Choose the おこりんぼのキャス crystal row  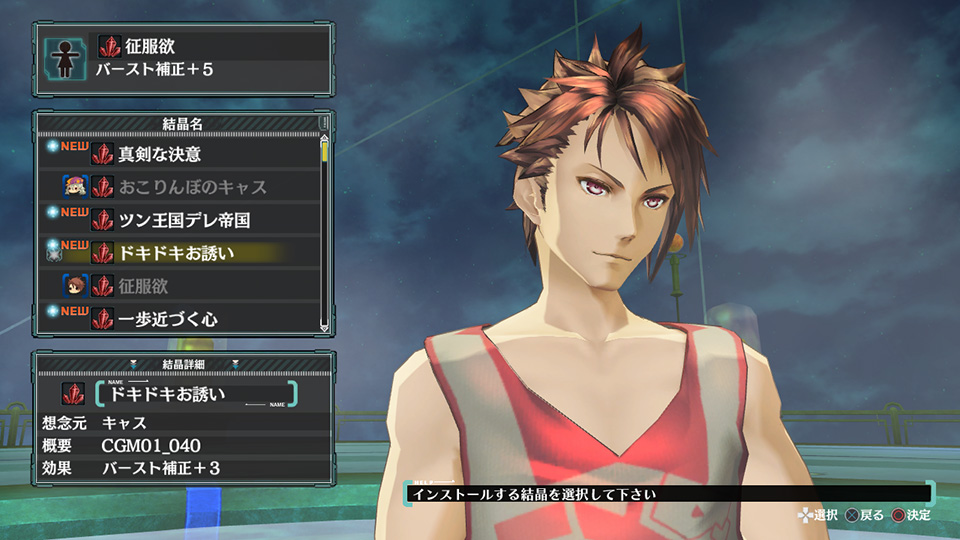coord(192,187)
